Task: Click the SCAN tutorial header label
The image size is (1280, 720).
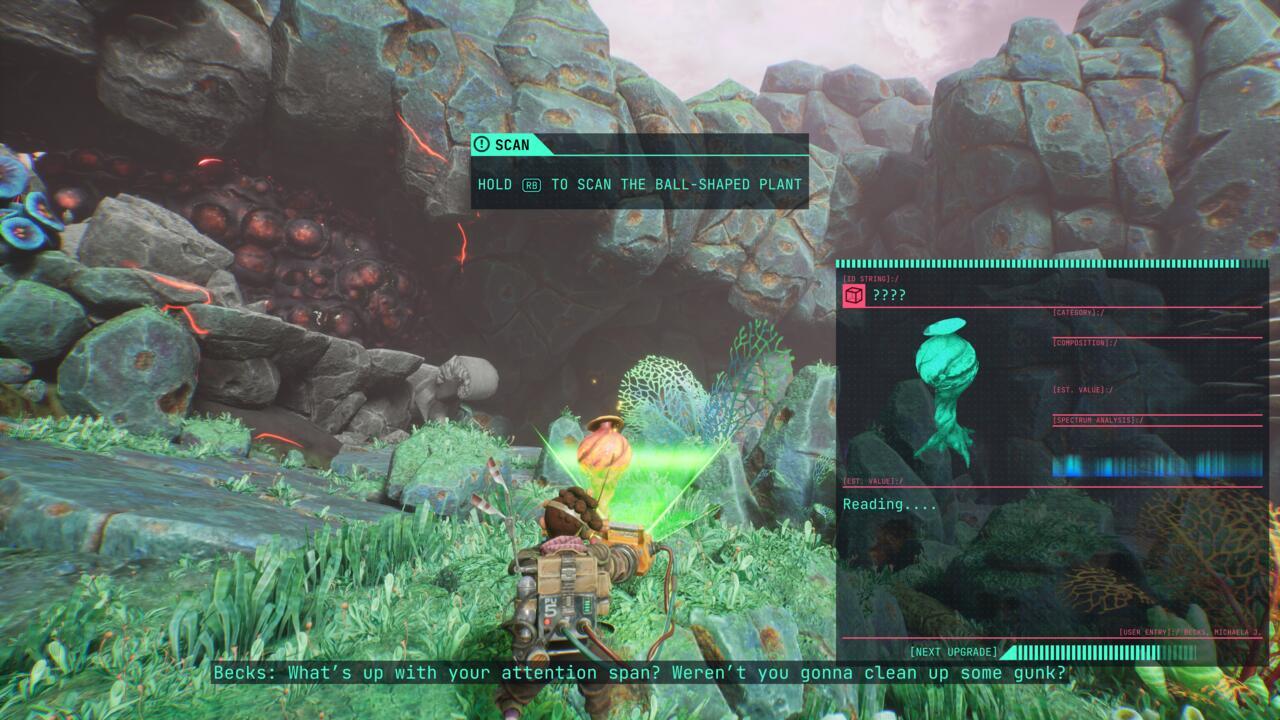Action: coord(511,145)
